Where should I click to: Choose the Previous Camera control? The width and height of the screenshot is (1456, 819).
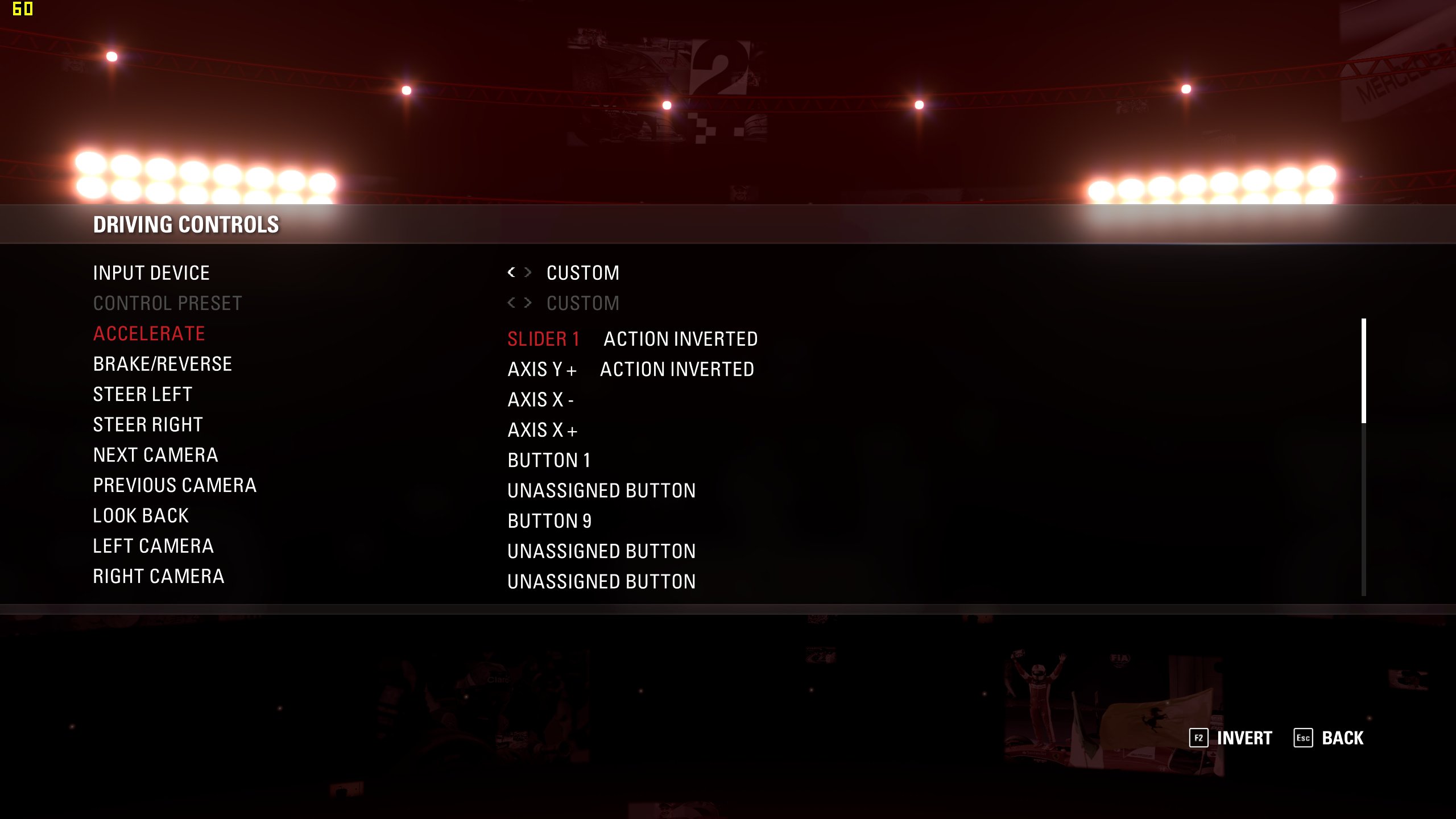click(x=175, y=485)
